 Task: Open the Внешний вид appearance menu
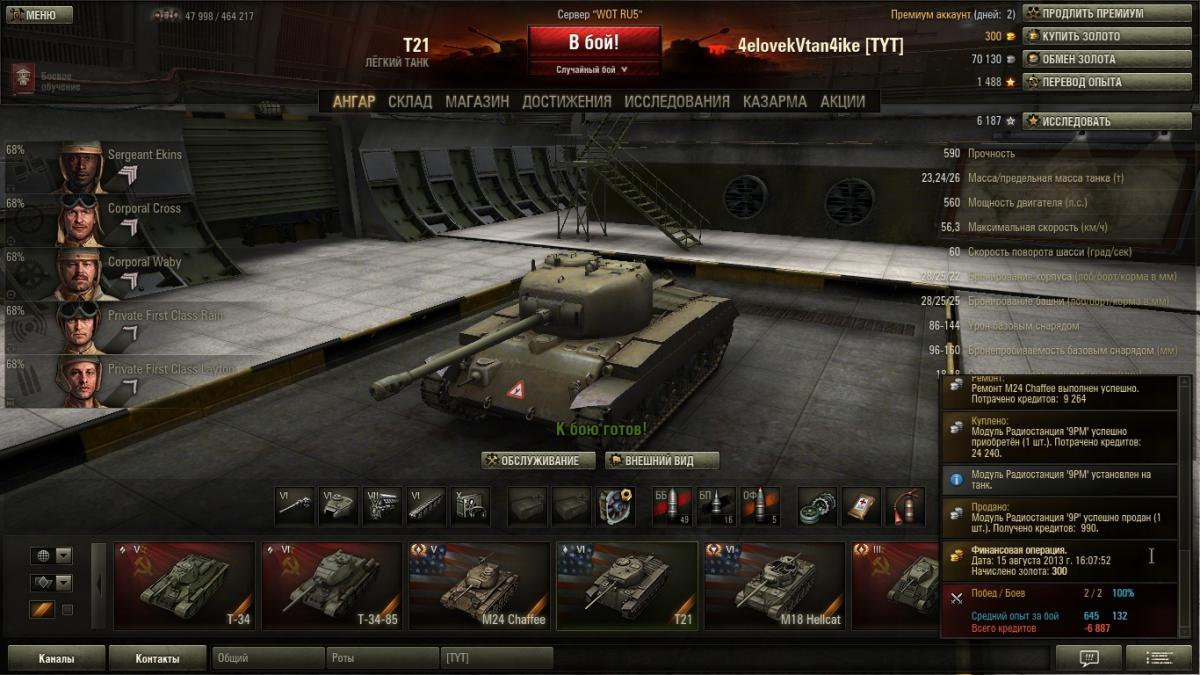pyautogui.click(x=661, y=461)
